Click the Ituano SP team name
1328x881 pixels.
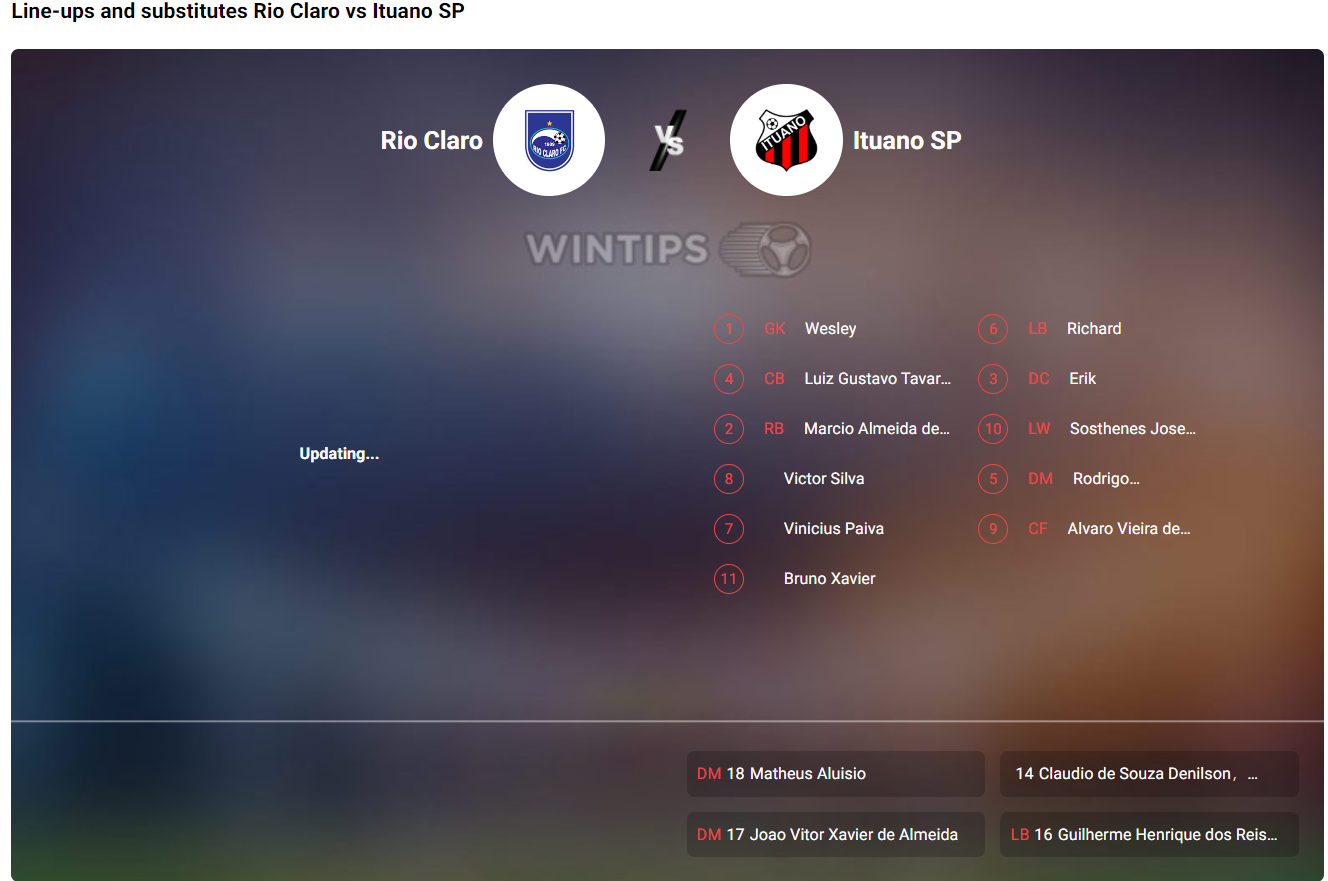point(907,141)
